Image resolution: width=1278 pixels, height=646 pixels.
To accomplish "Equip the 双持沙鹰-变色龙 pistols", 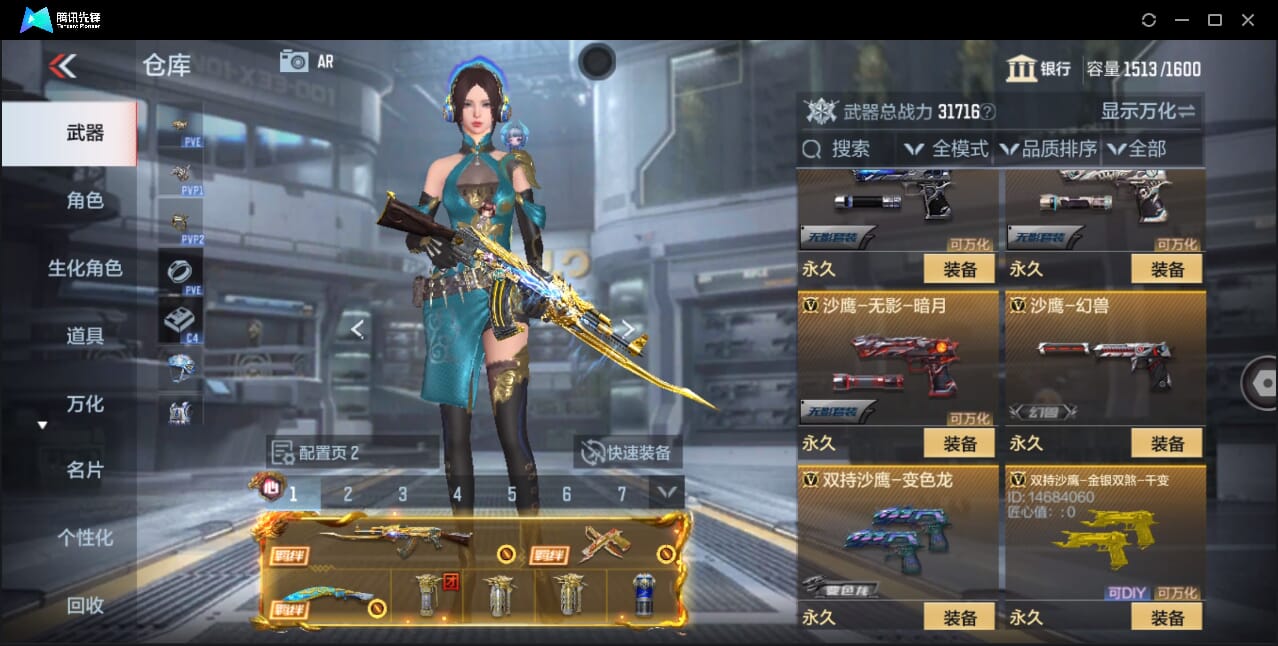I will 959,618.
